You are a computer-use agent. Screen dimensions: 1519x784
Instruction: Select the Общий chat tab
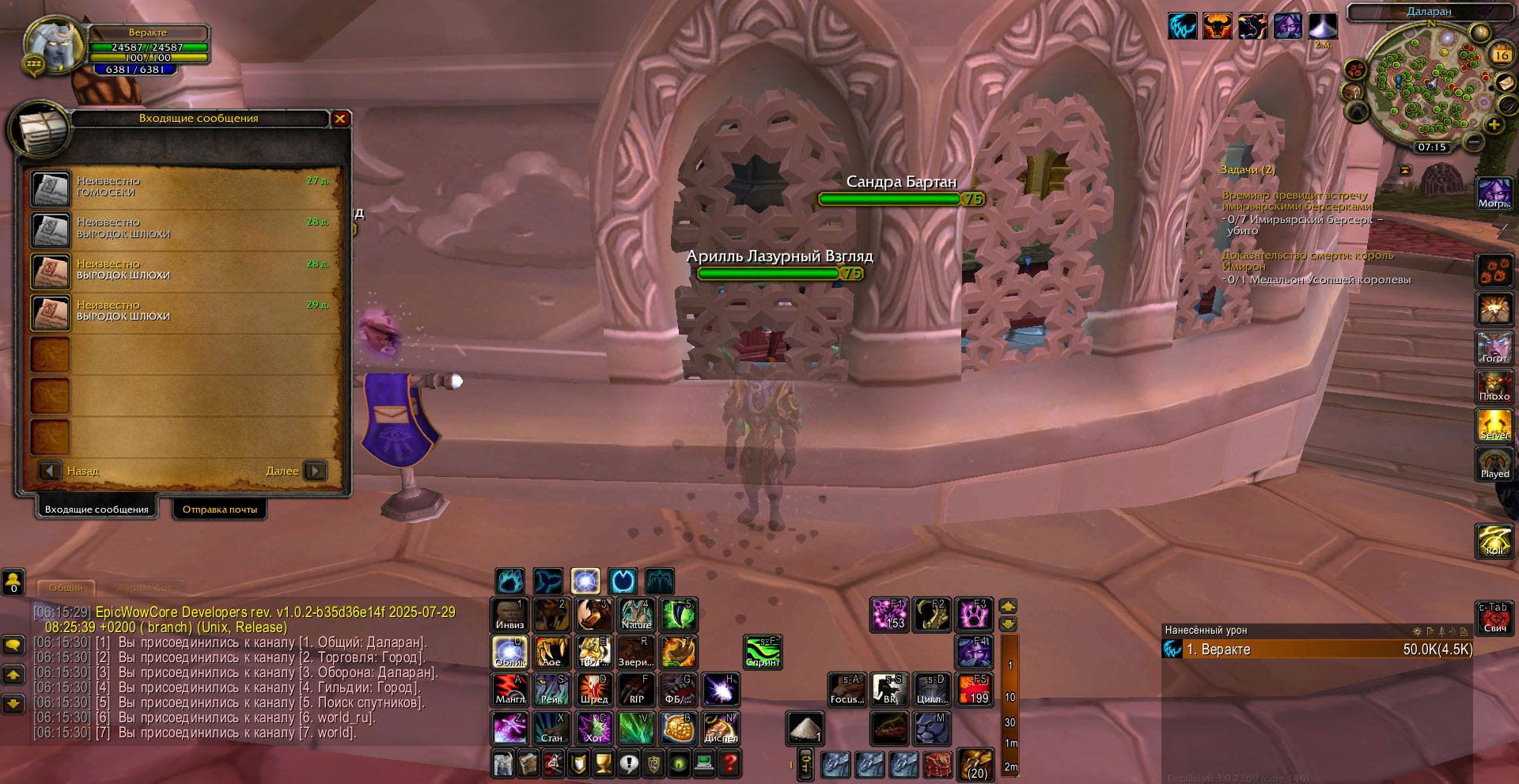coord(66,588)
